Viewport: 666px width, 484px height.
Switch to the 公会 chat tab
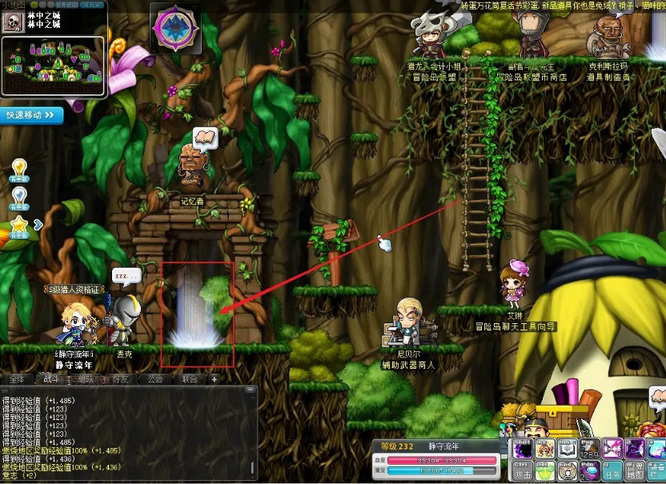(x=155, y=380)
